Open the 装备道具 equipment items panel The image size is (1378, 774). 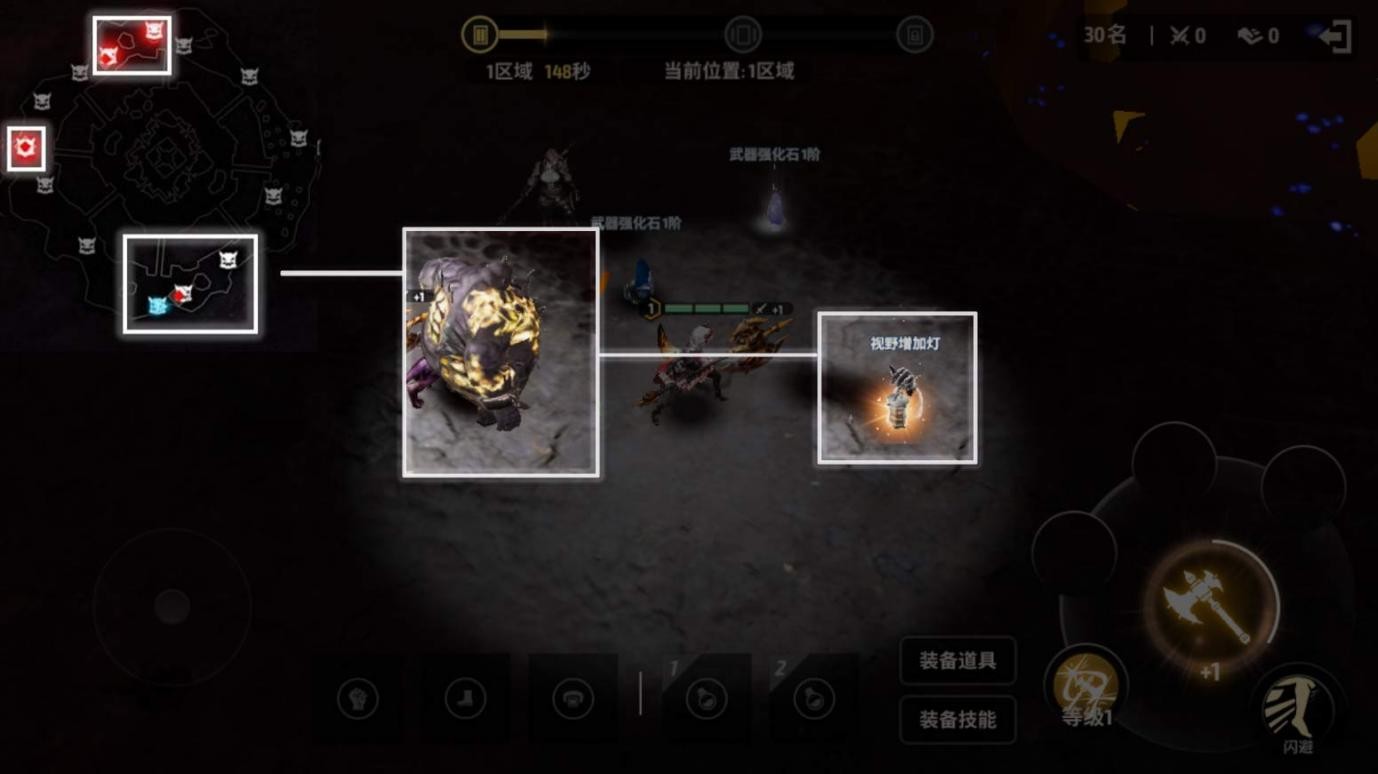[957, 661]
